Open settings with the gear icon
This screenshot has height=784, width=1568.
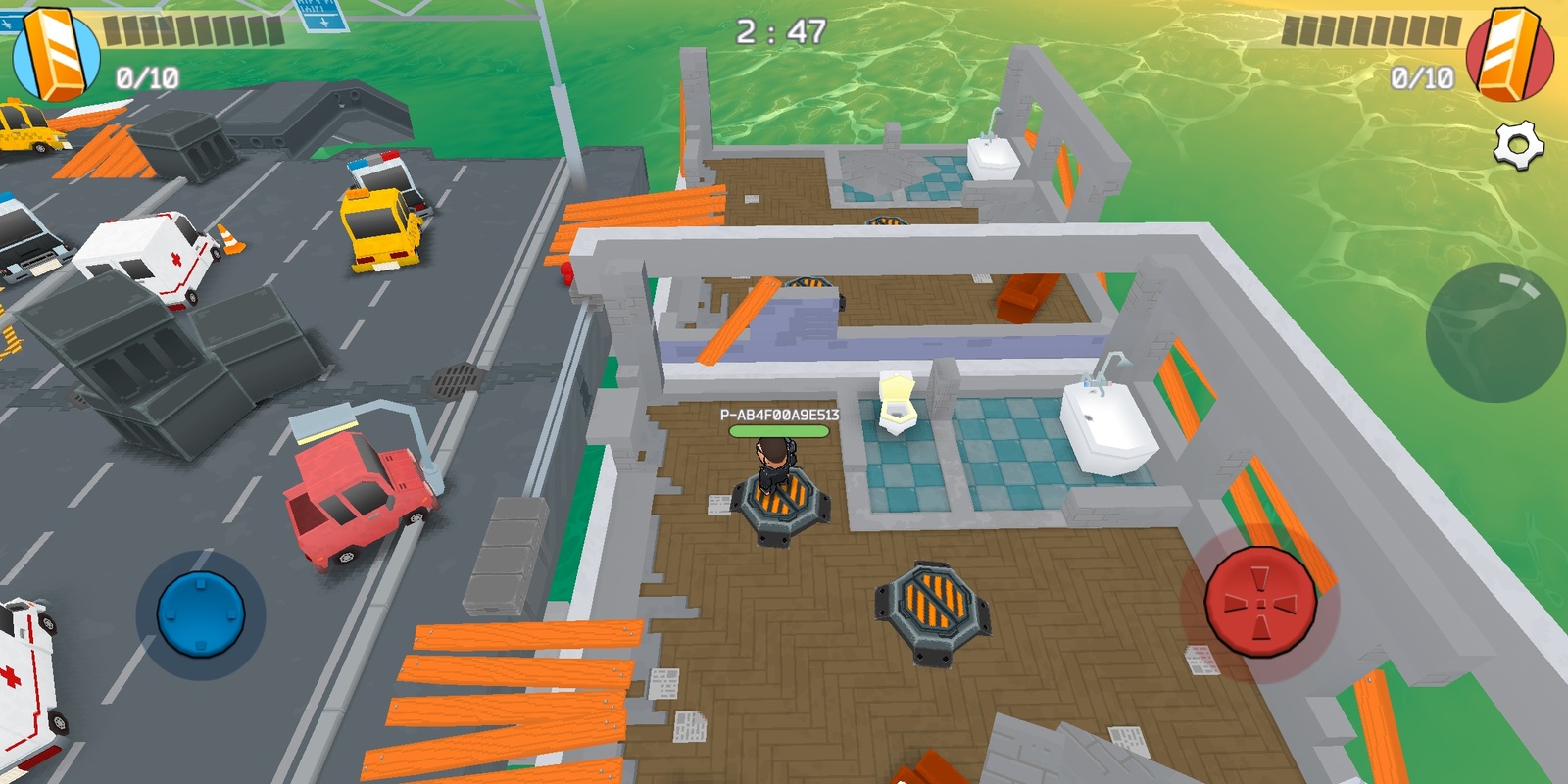pyautogui.click(x=1518, y=147)
